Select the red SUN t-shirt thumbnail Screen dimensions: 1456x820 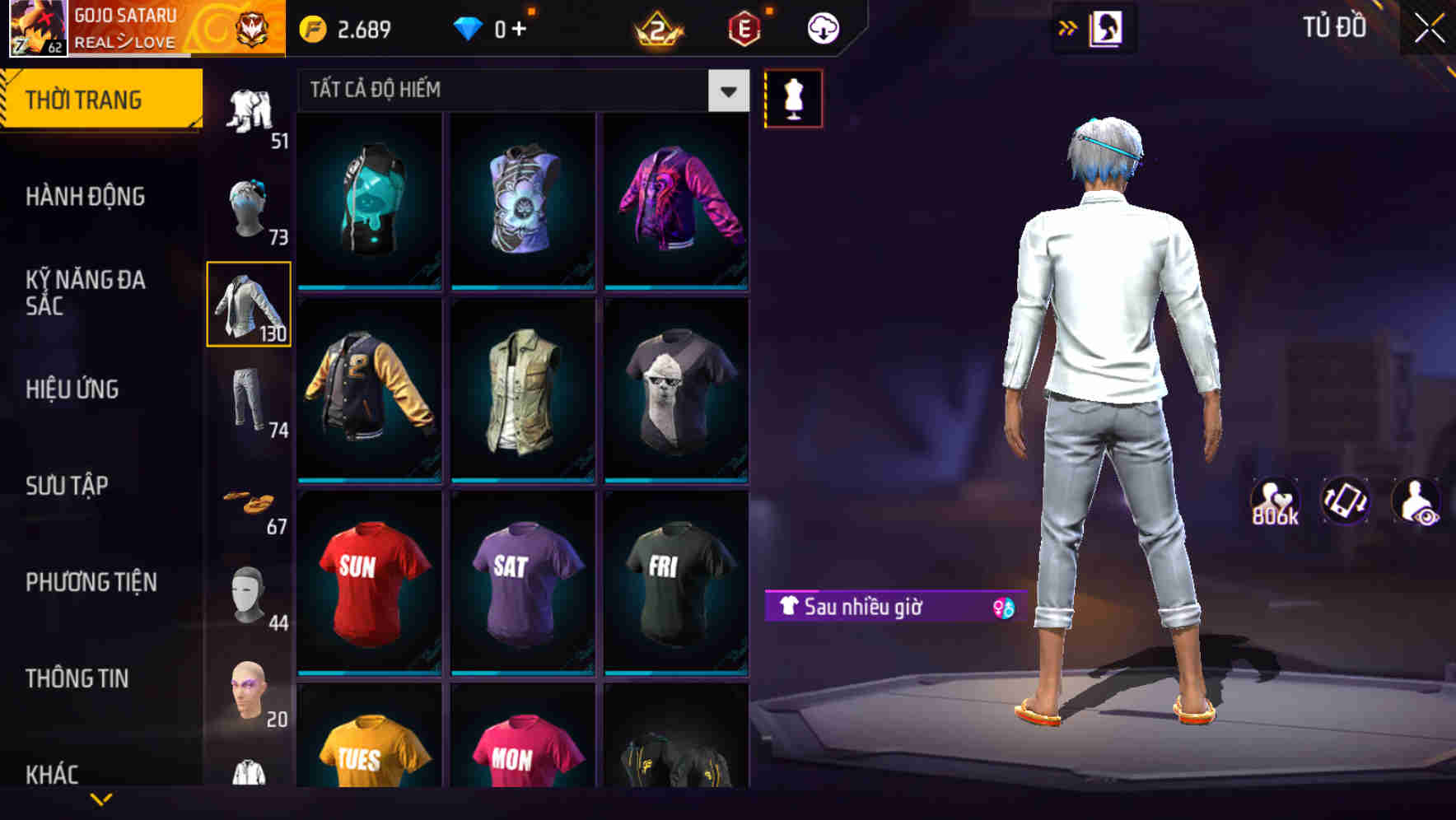[368, 585]
